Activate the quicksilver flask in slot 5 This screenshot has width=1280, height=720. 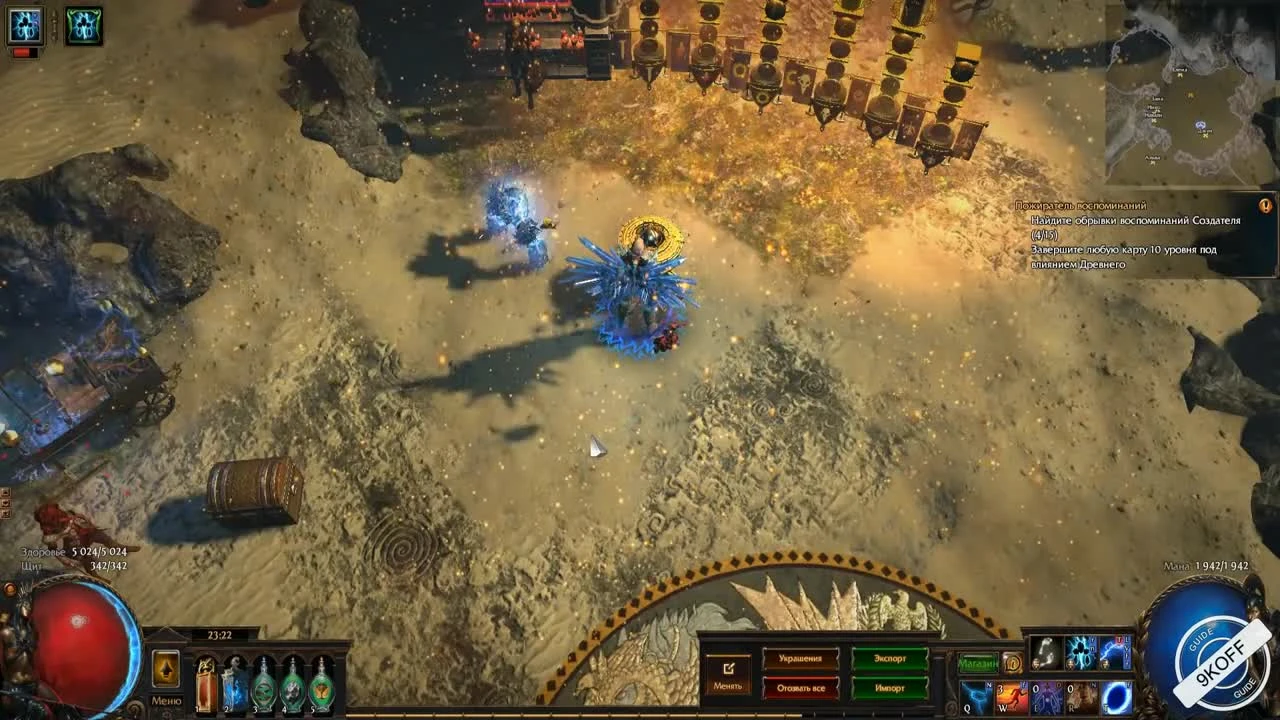pos(322,683)
